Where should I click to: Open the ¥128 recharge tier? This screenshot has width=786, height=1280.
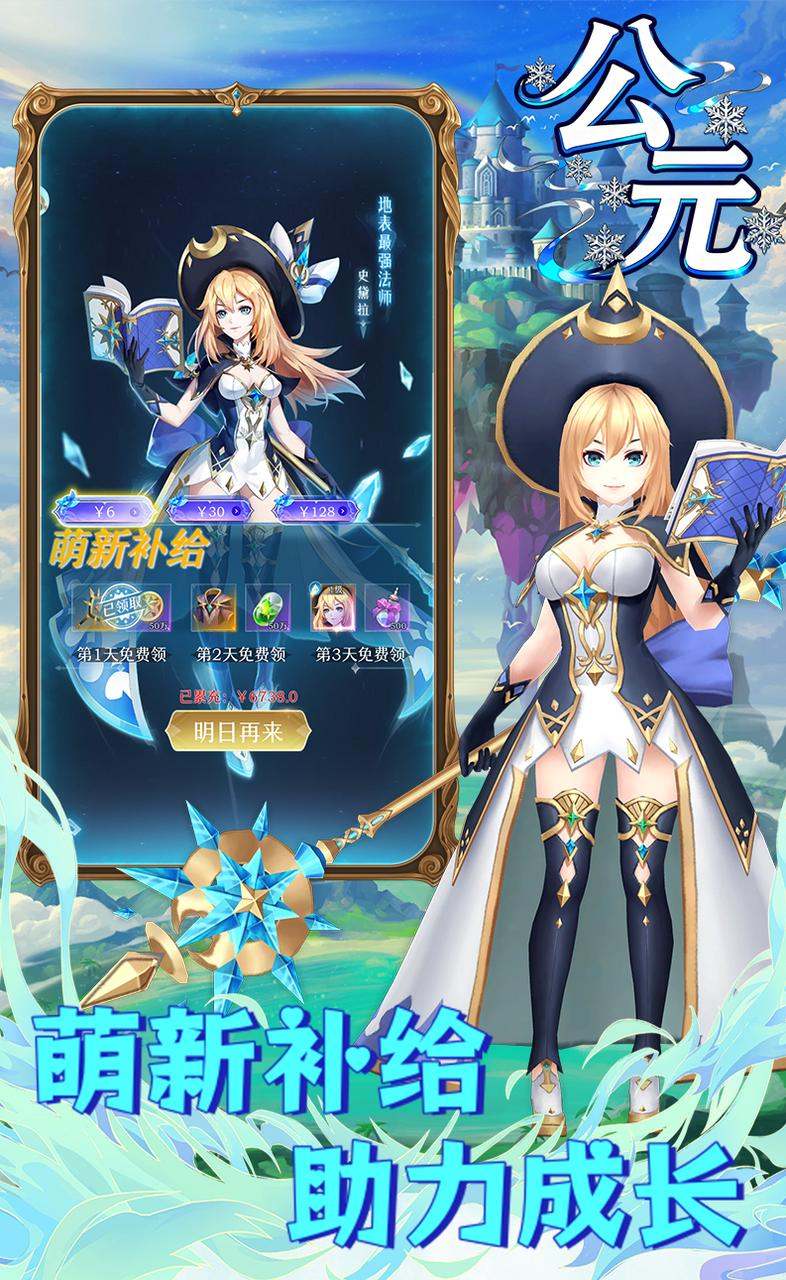tap(318, 511)
